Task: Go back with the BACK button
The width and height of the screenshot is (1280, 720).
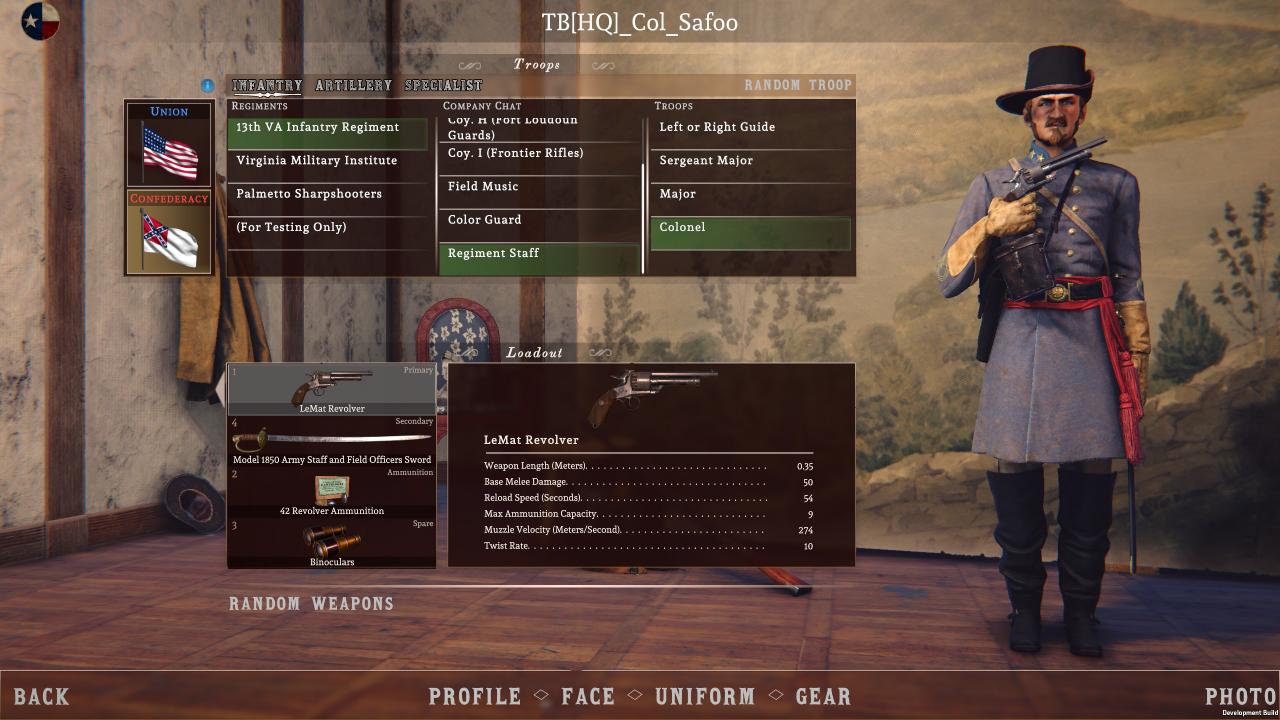Action: pos(42,697)
